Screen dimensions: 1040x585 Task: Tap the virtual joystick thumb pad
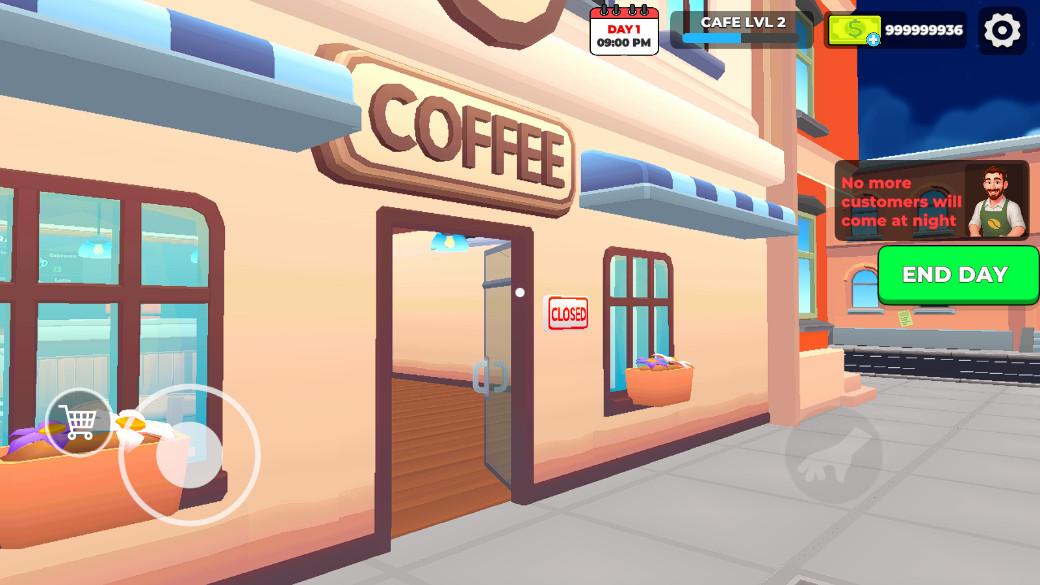tap(189, 455)
